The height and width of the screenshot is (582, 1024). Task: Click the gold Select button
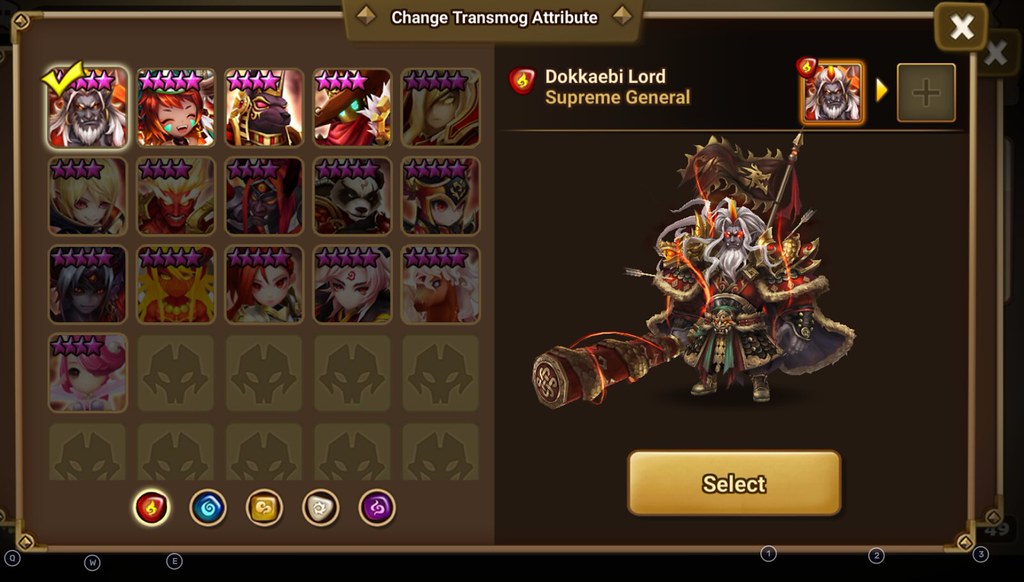coord(734,483)
